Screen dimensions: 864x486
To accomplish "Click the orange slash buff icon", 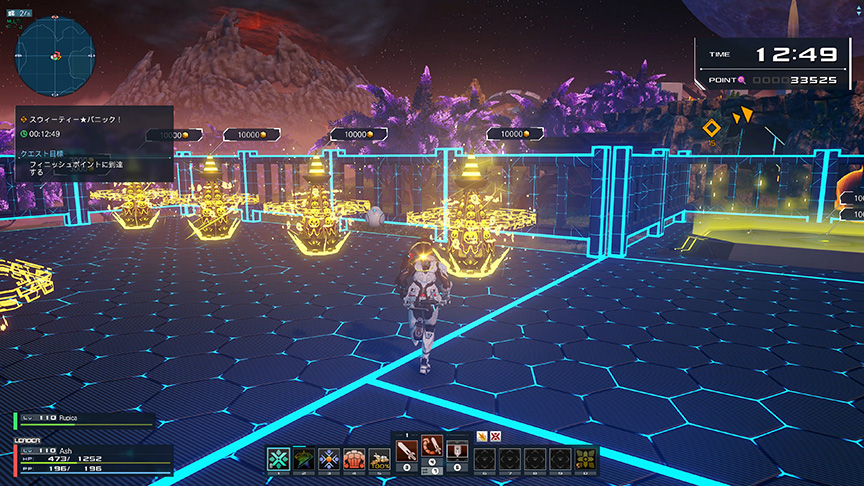I will tap(481, 435).
